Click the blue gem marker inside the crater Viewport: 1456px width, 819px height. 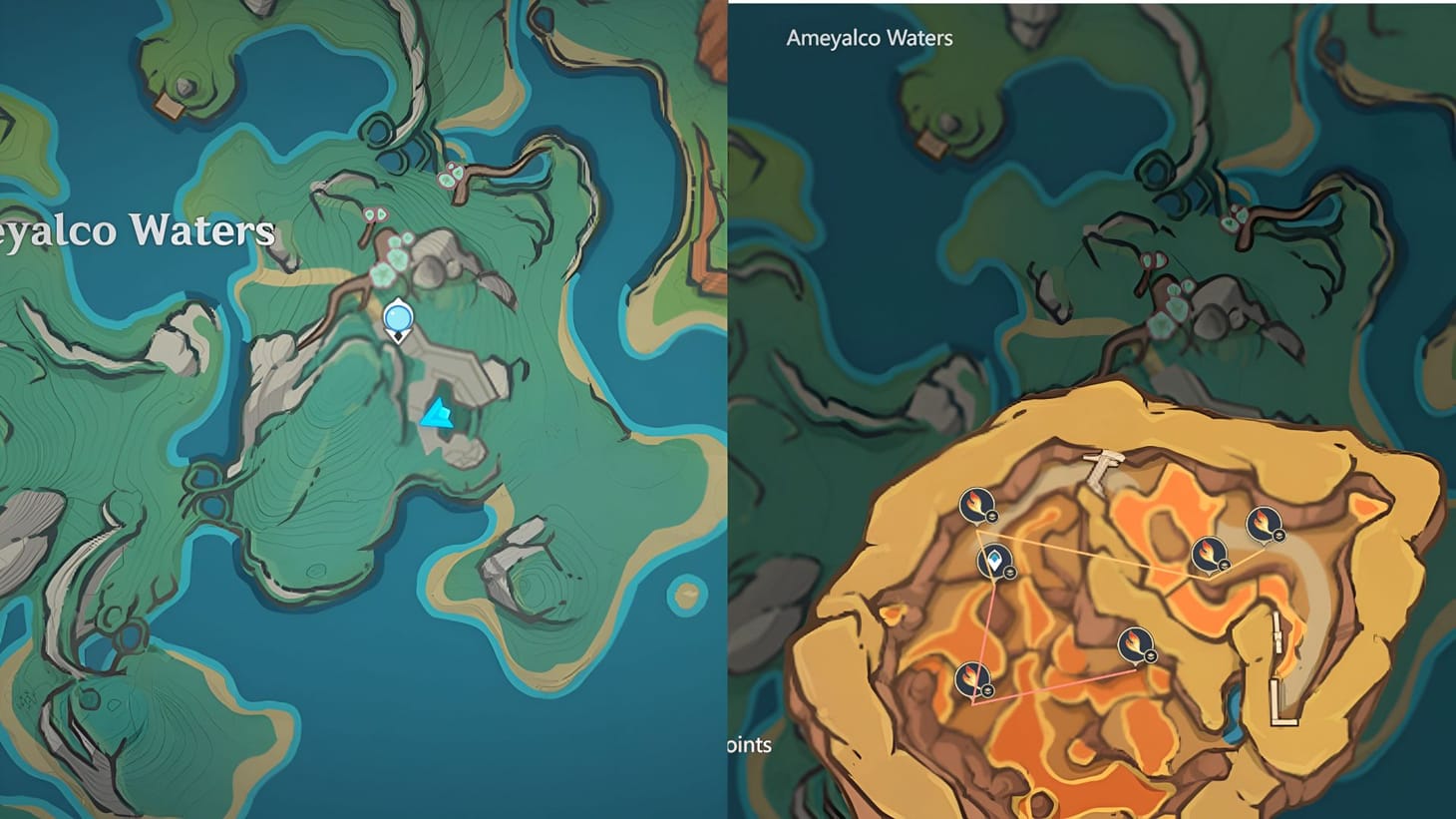[996, 561]
